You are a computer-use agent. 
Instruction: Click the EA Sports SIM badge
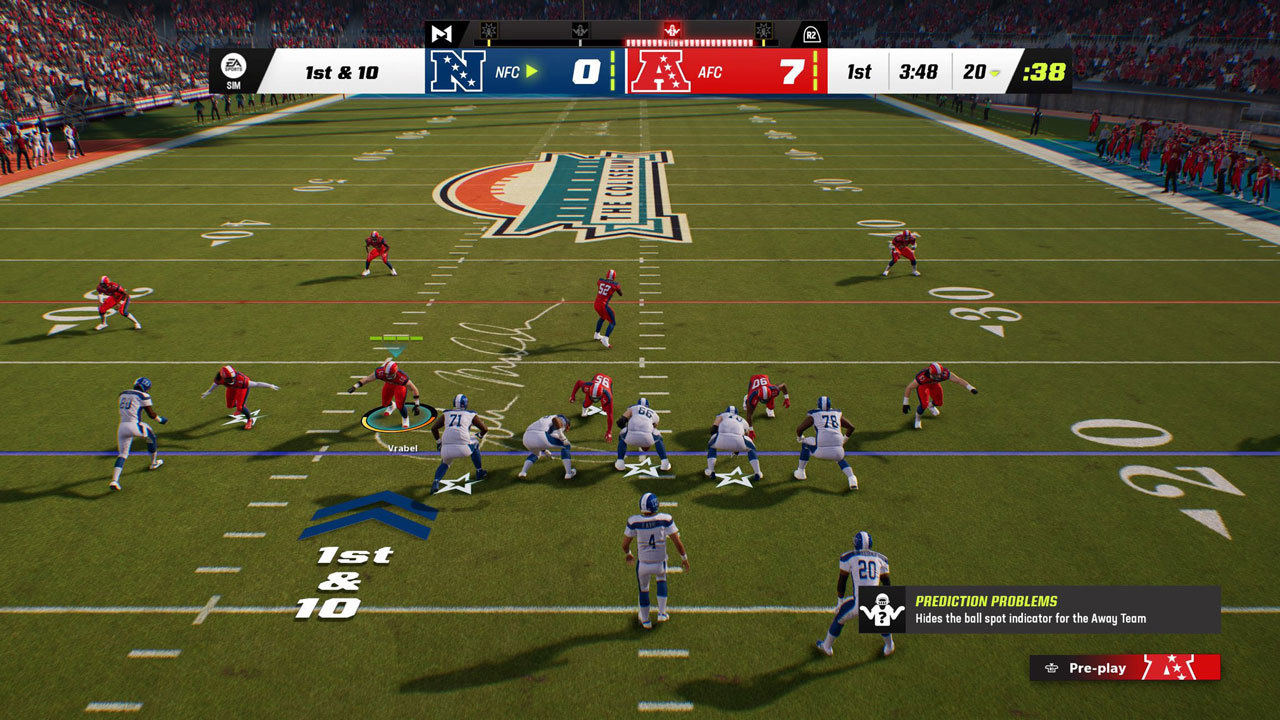coord(233,71)
